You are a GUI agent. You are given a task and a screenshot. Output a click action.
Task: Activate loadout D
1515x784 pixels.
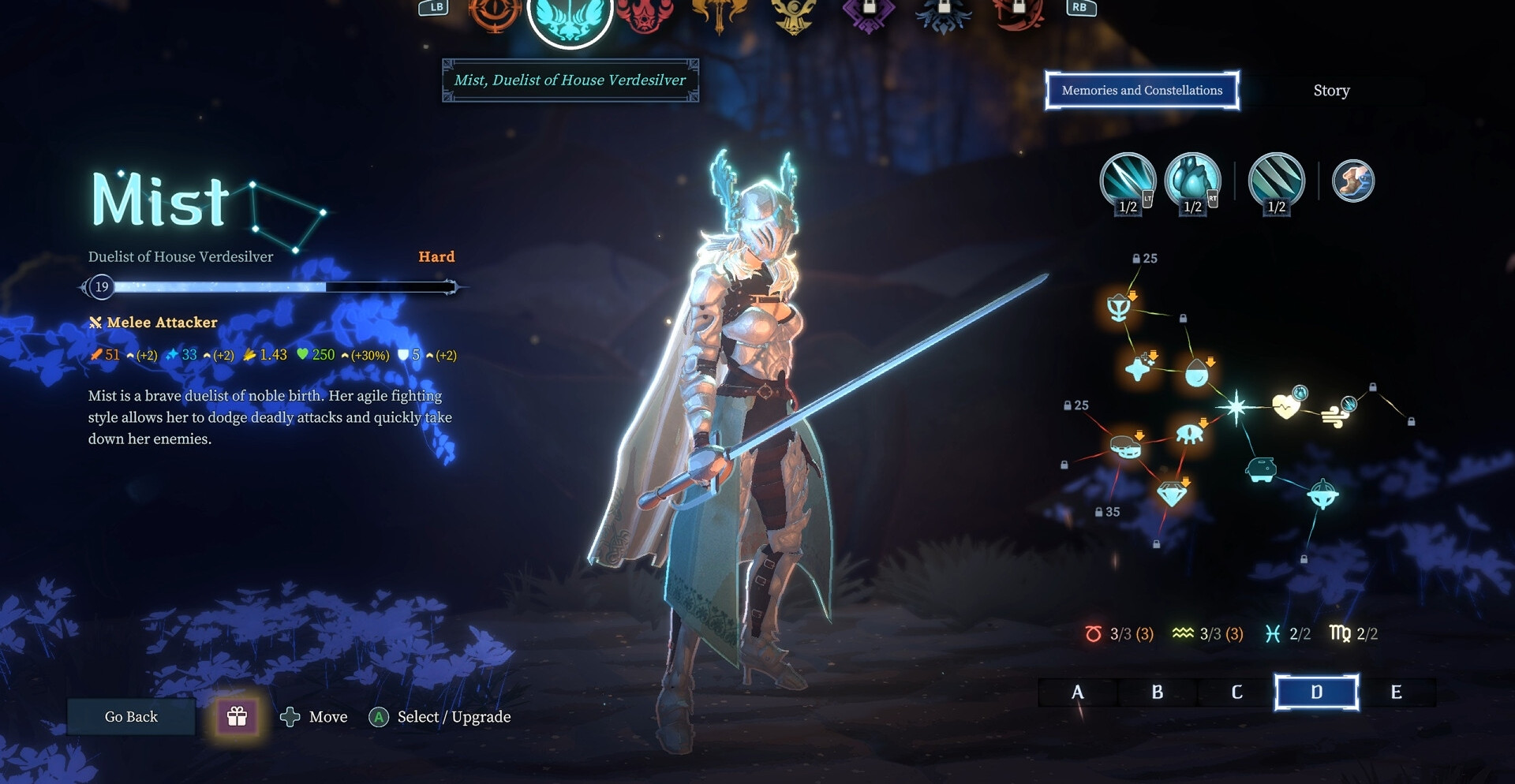pos(1316,693)
